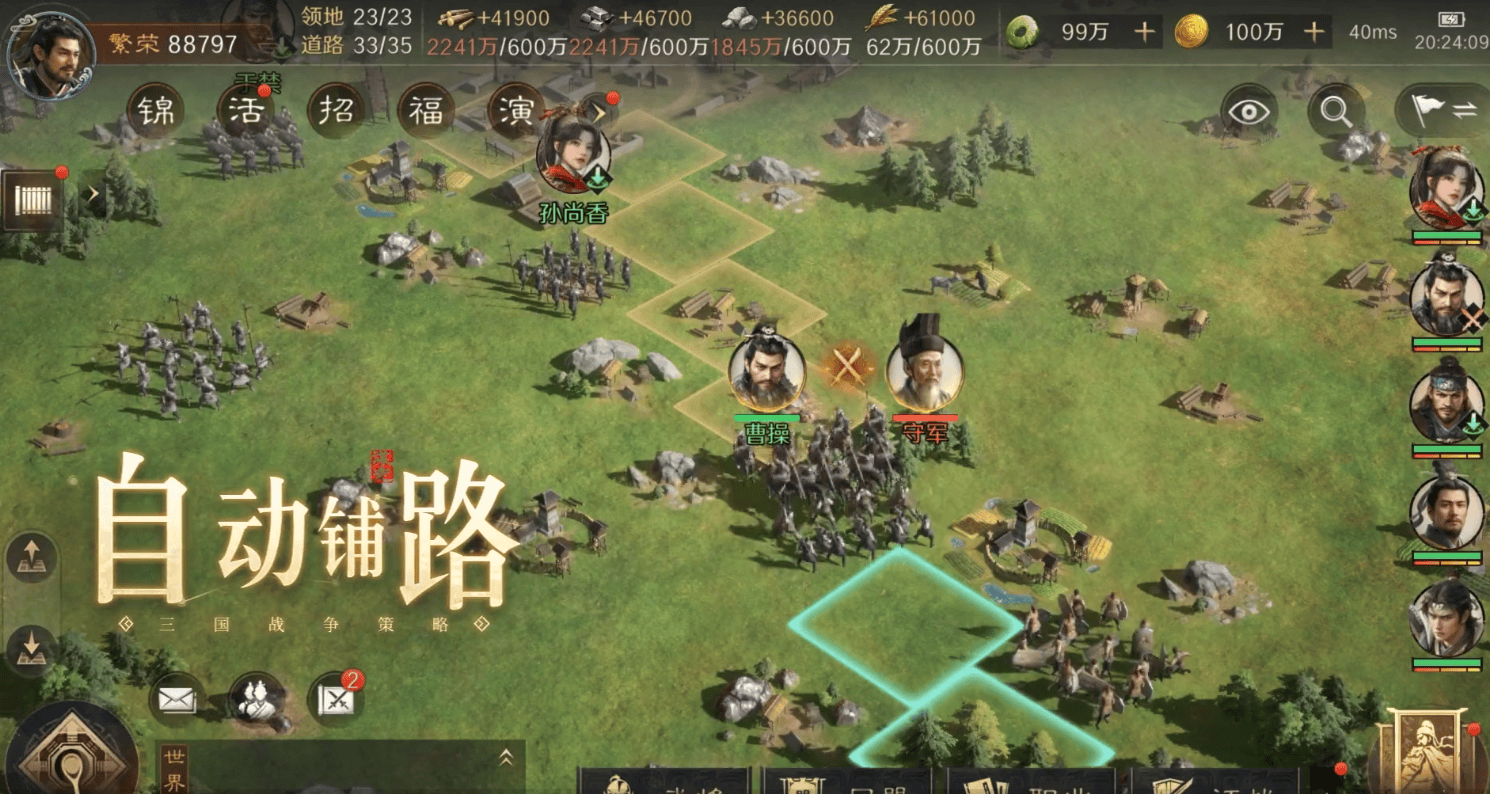1490x794 pixels.
Task: Click the arrow beside the 演 icon
Action: [600, 113]
